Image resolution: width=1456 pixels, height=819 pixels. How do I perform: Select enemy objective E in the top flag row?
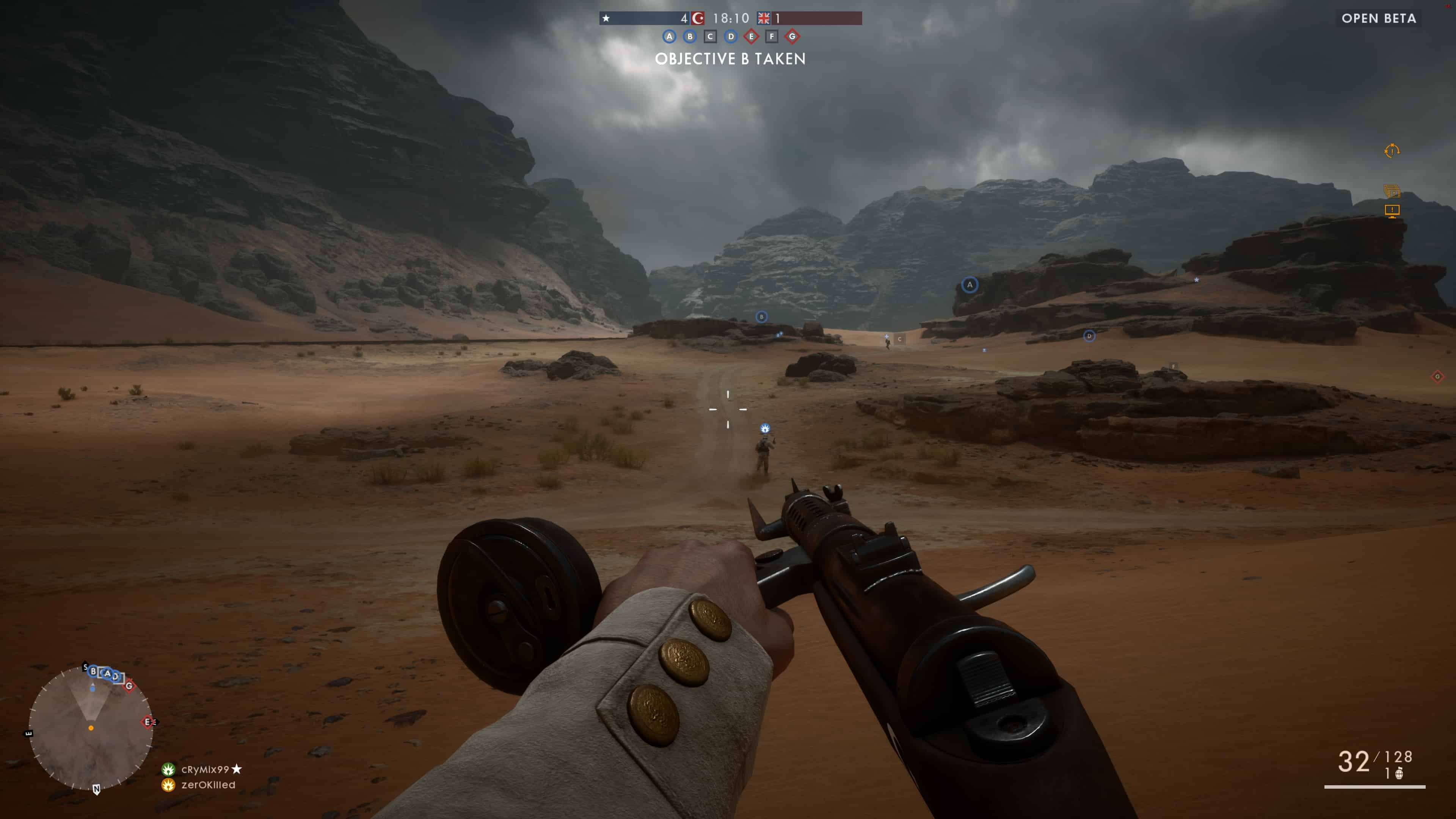point(751,37)
